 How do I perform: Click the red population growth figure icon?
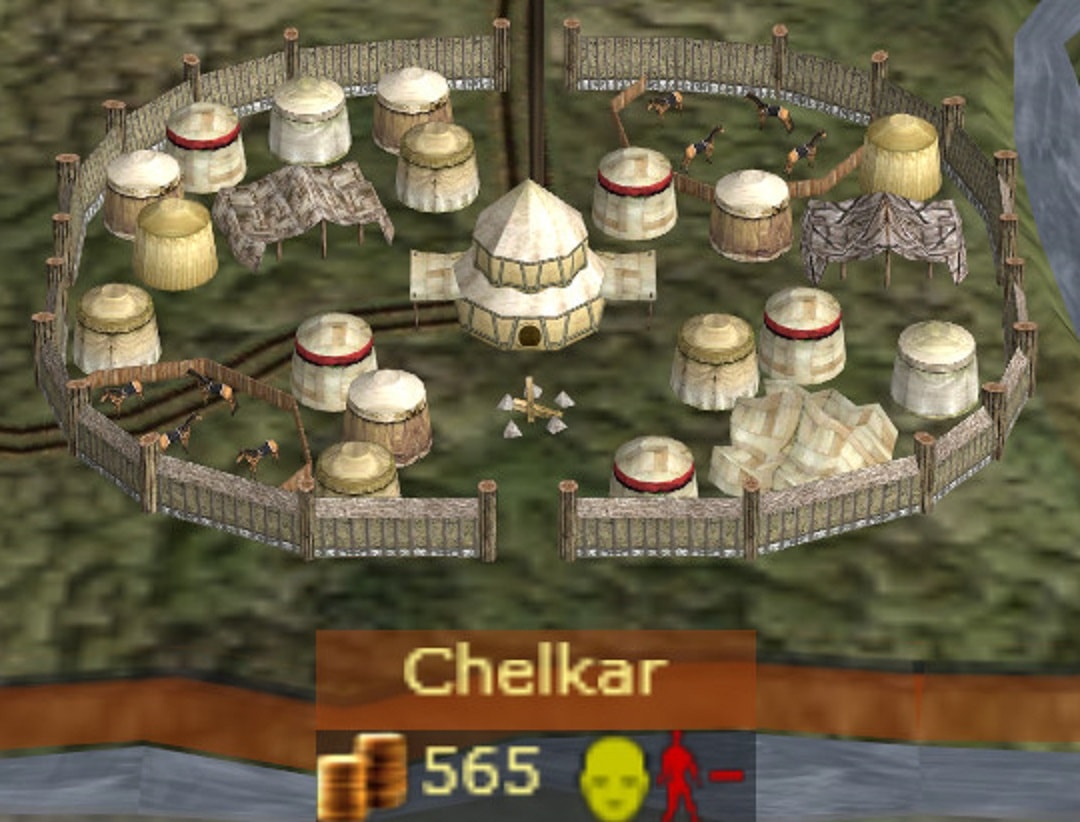tap(679, 777)
